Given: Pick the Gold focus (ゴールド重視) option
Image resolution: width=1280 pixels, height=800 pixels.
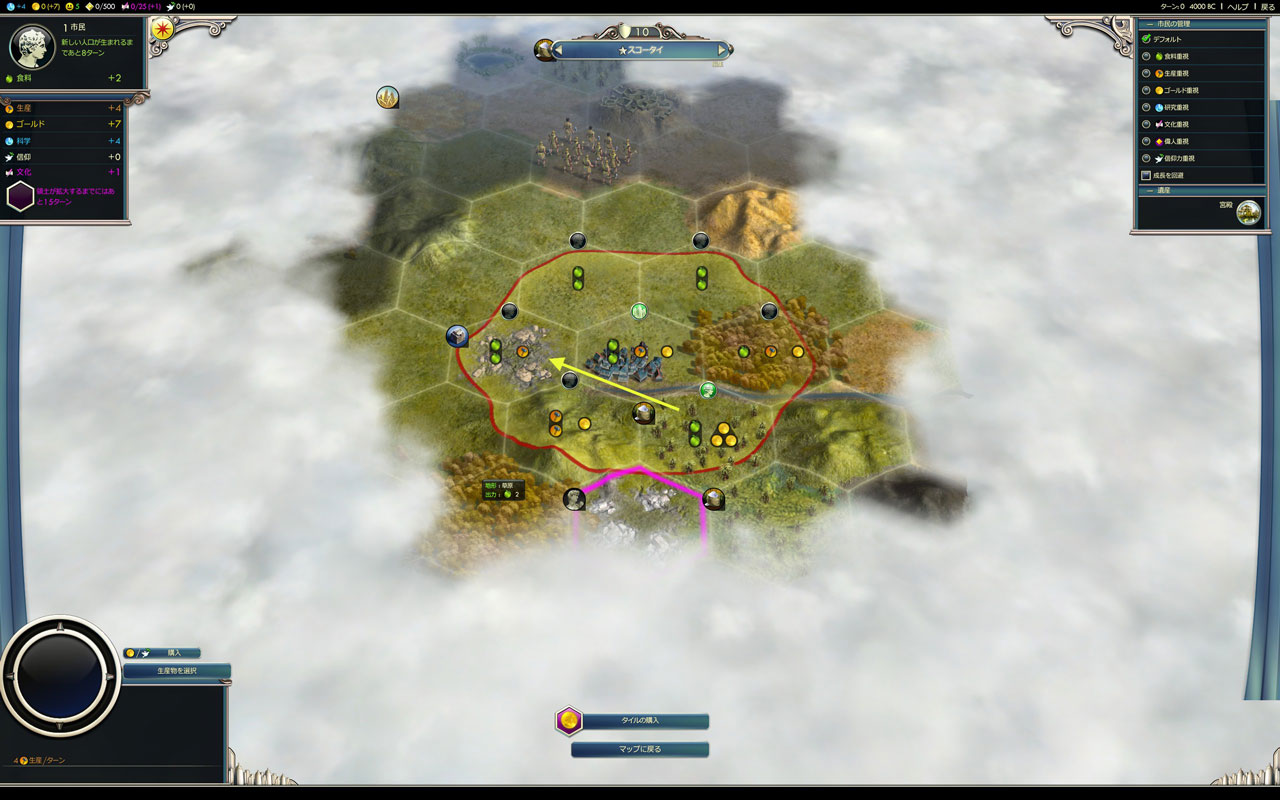Looking at the screenshot, I should click(x=1147, y=90).
